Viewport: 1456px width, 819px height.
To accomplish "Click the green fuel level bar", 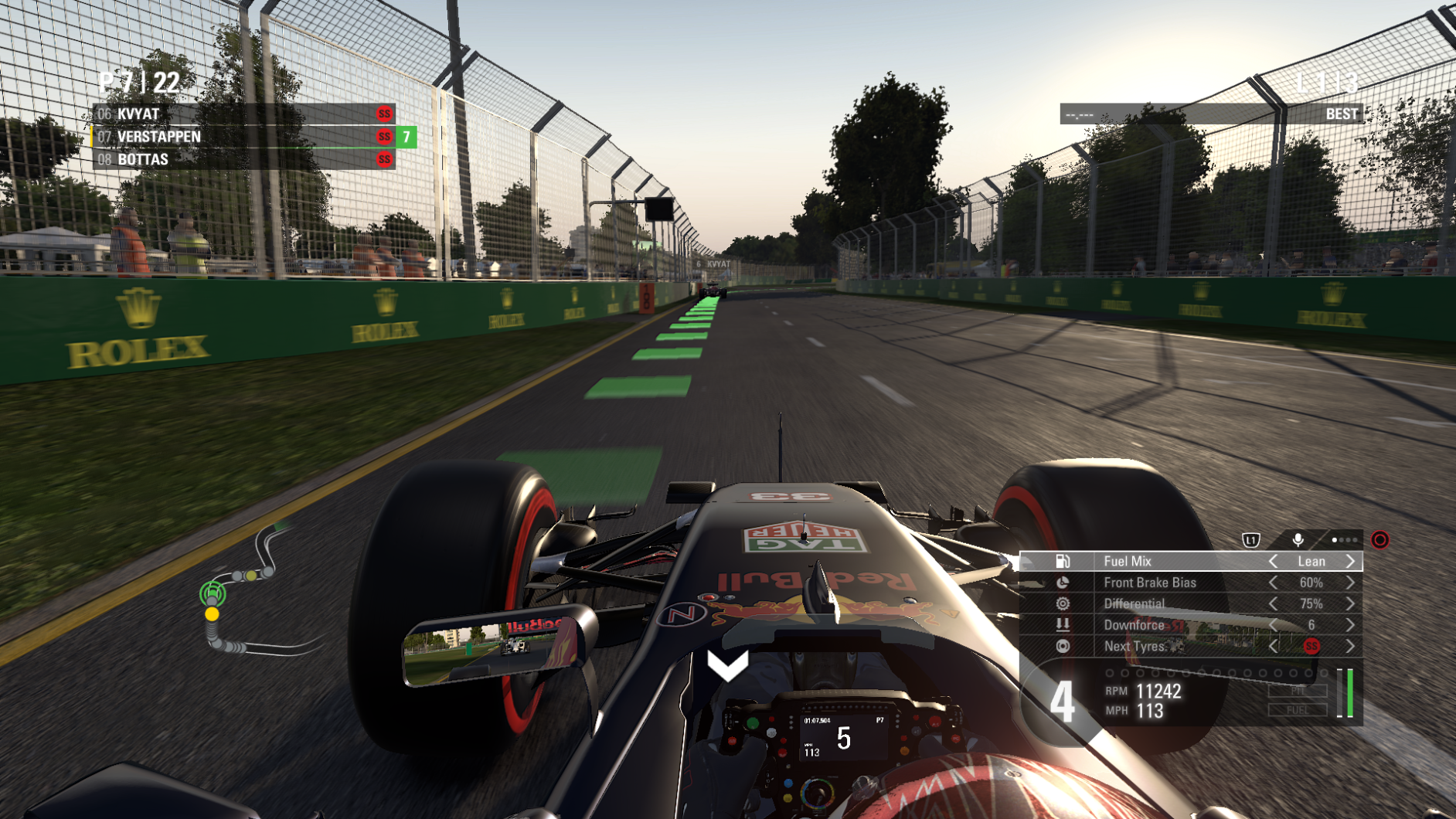I will pyautogui.click(x=1349, y=694).
